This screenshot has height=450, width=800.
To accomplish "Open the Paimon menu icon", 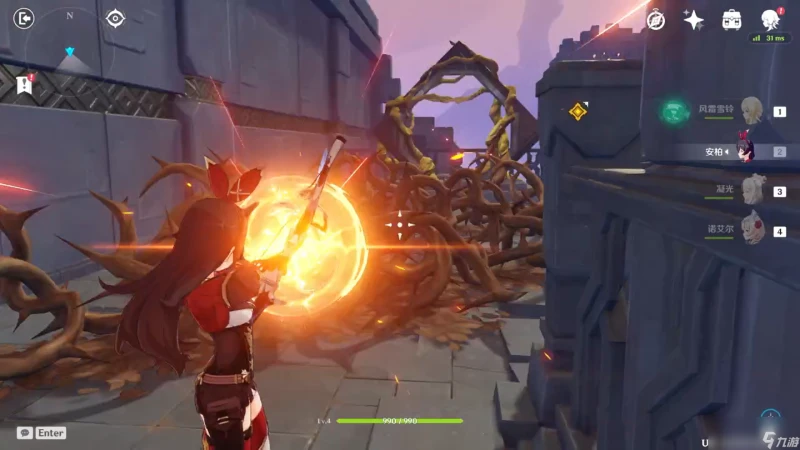I will [x=770, y=19].
